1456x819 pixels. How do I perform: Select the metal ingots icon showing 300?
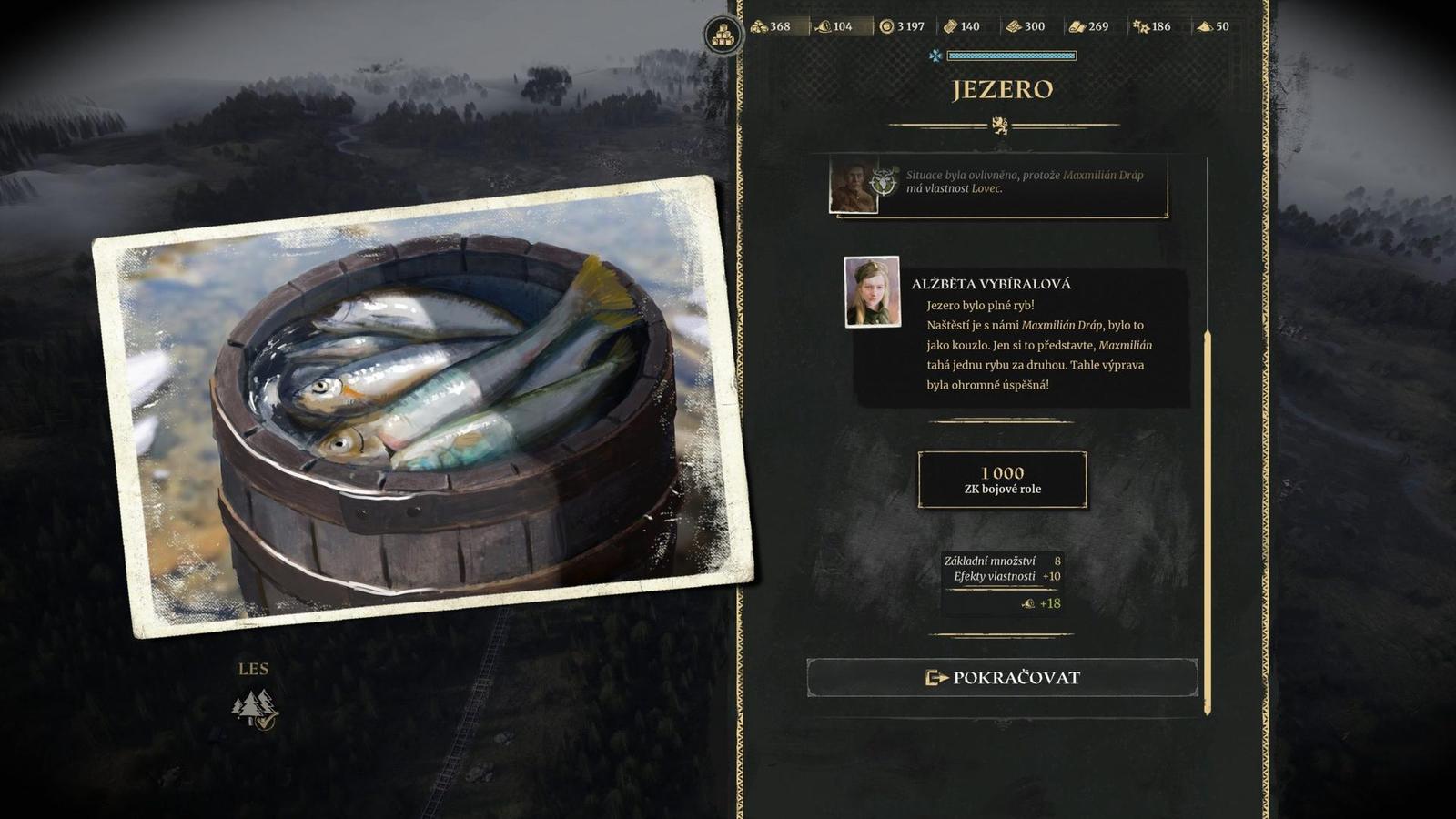[1013, 27]
